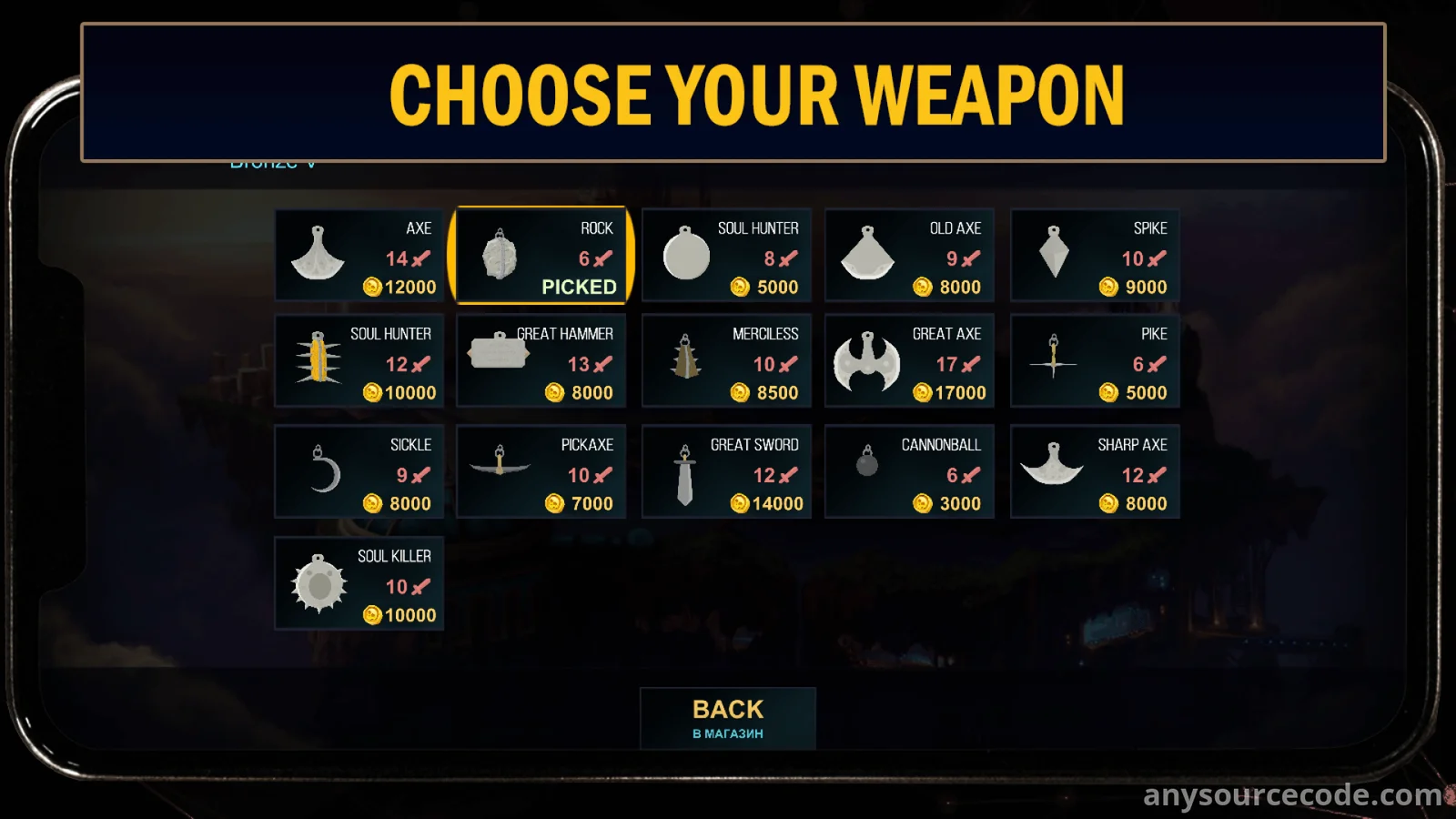Viewport: 1456px width, 819px height.
Task: Select the Axe weapon costing 12000
Action: (x=359, y=256)
